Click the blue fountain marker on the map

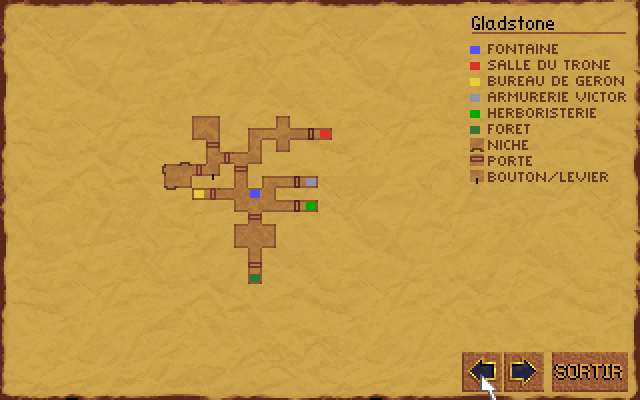[x=255, y=193]
